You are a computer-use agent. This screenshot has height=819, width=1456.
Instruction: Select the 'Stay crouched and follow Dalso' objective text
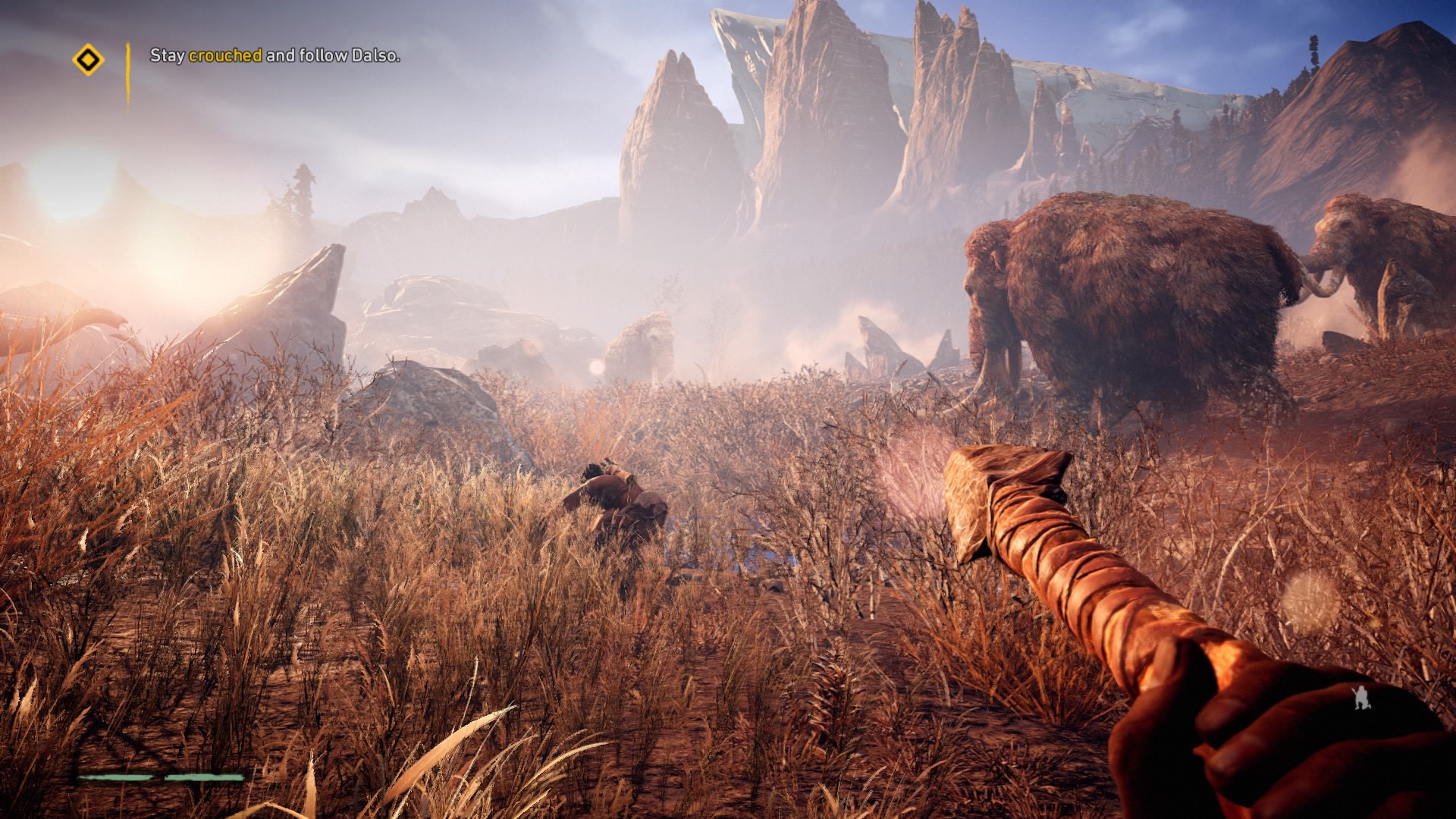point(275,55)
